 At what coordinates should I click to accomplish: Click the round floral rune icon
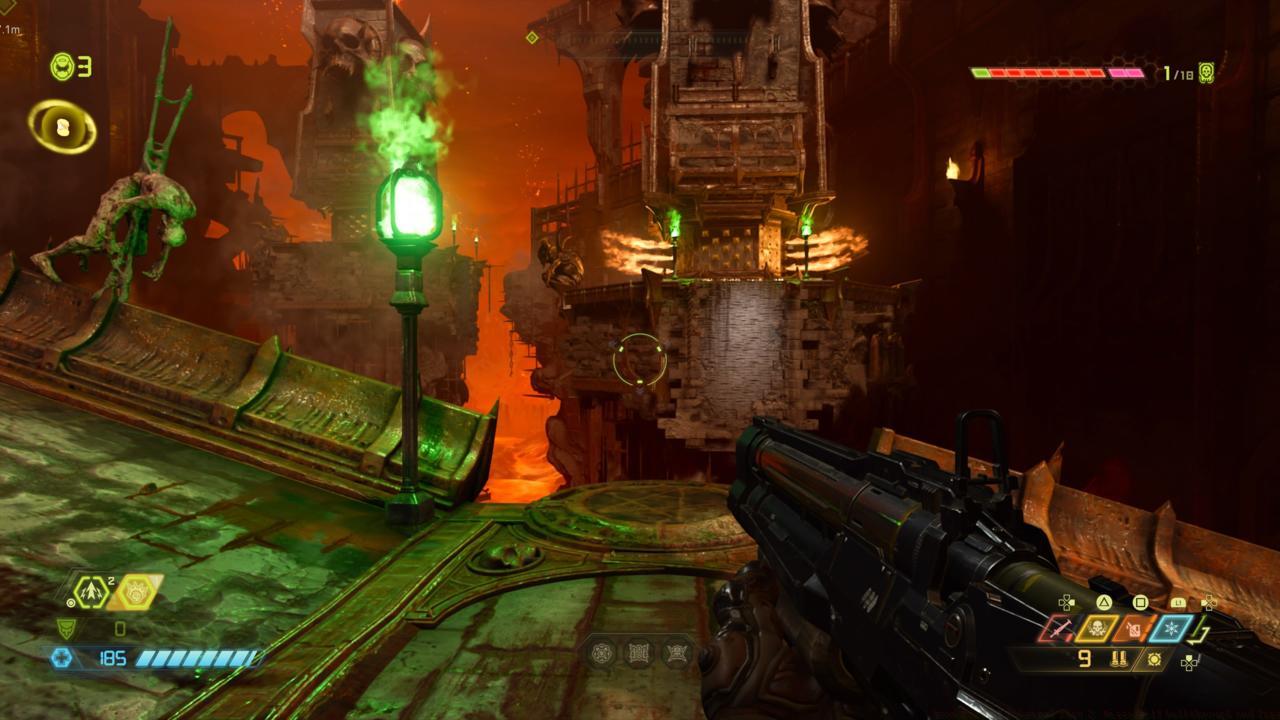[x=602, y=653]
